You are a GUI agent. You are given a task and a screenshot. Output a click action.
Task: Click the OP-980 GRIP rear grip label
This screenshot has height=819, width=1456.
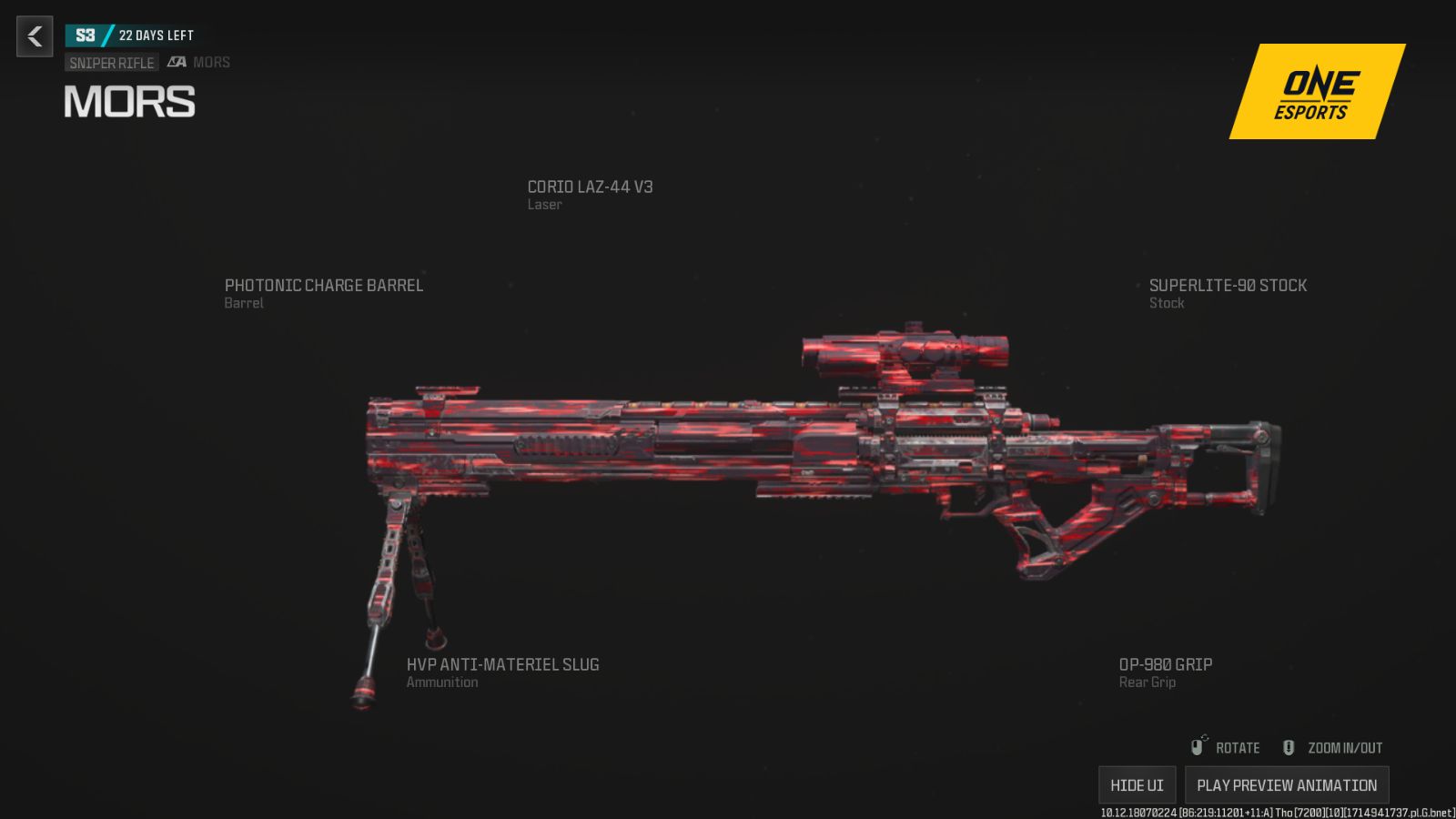pos(1166,664)
